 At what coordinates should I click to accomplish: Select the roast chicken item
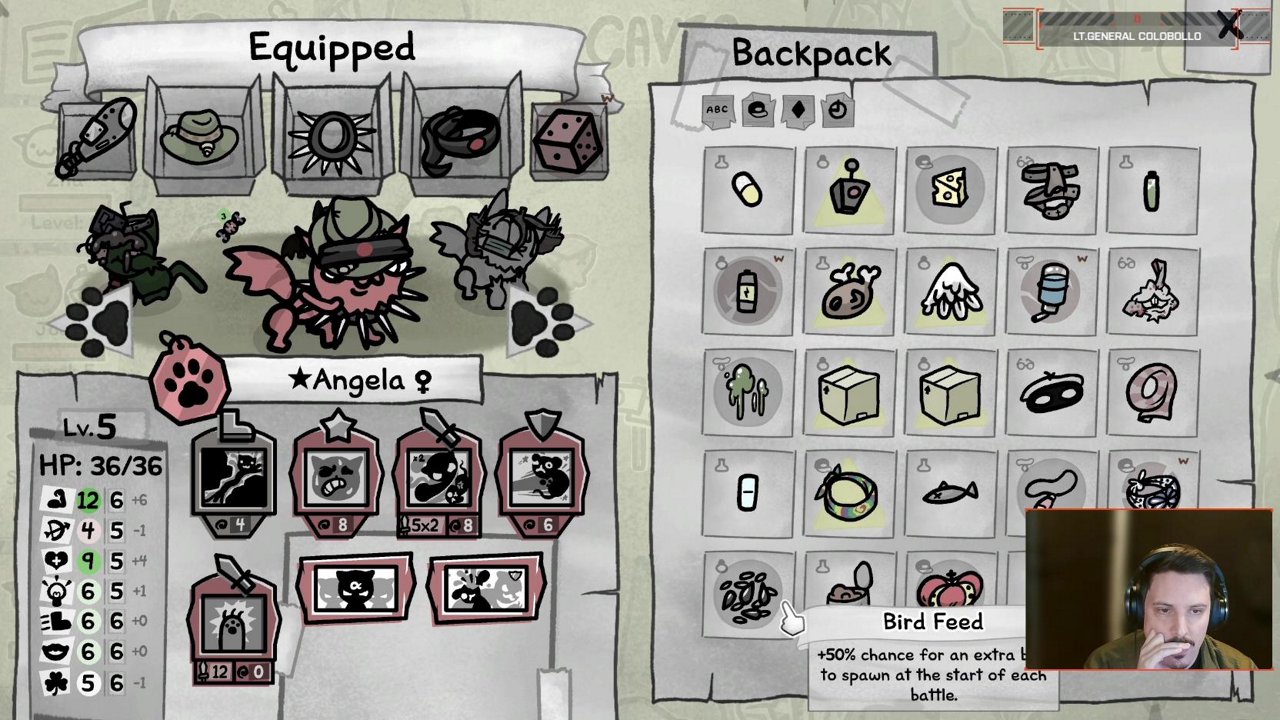click(x=850, y=291)
